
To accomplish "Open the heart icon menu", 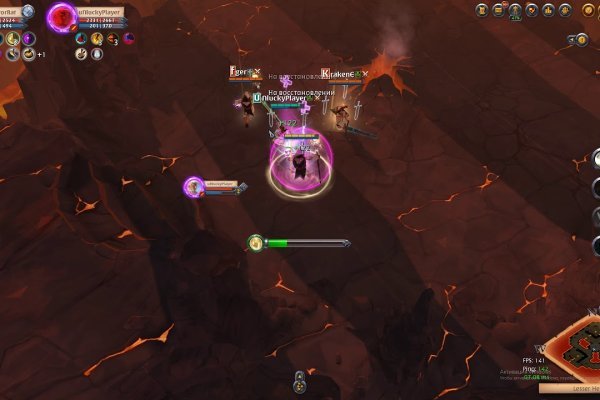I will pos(532,11).
